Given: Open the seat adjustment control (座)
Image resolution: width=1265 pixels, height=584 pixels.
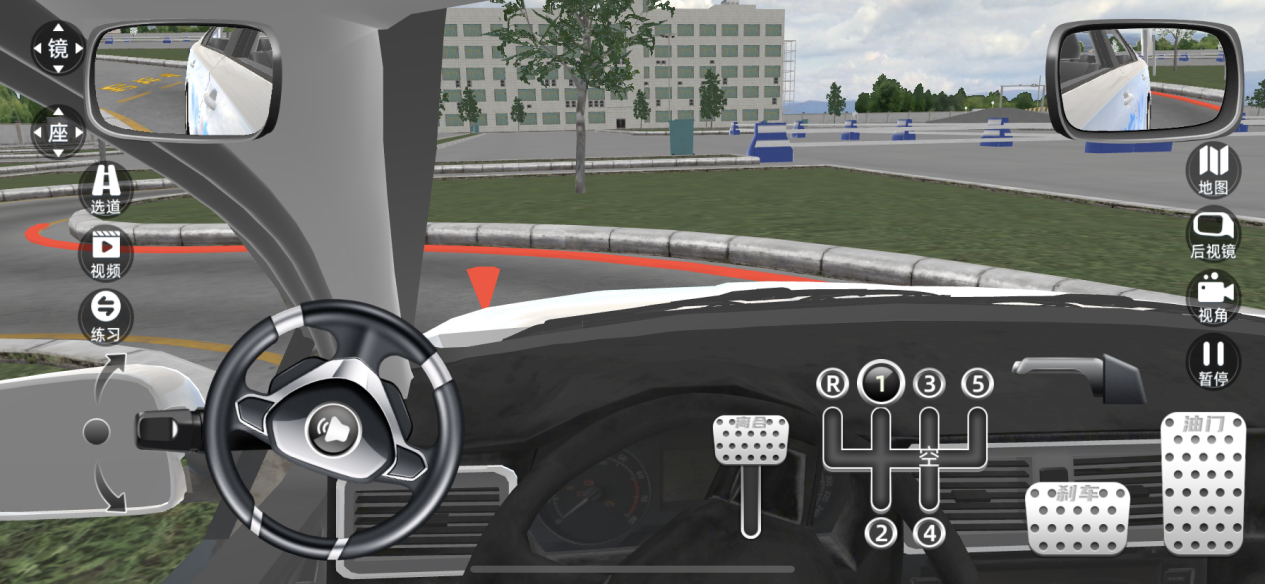Looking at the screenshot, I should (x=58, y=132).
